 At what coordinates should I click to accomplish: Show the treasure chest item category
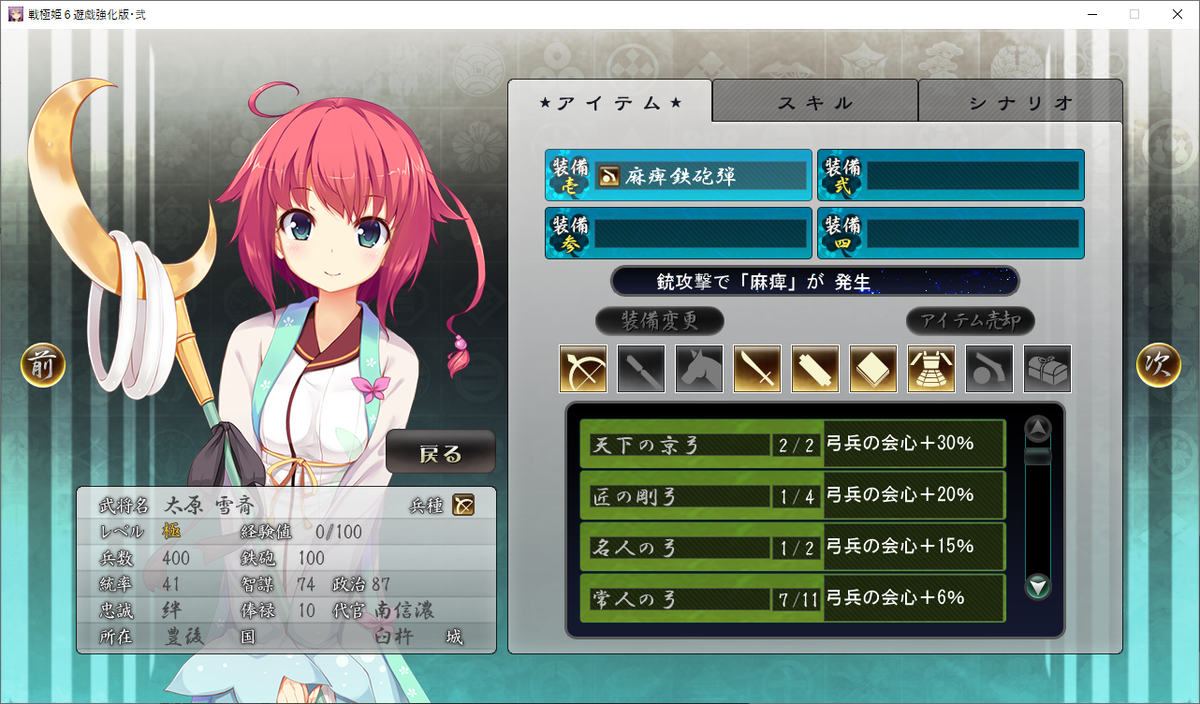coord(1047,369)
